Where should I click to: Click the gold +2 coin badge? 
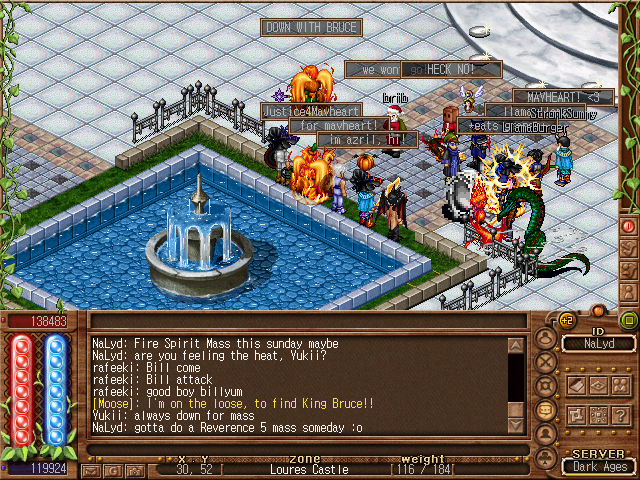(x=566, y=320)
